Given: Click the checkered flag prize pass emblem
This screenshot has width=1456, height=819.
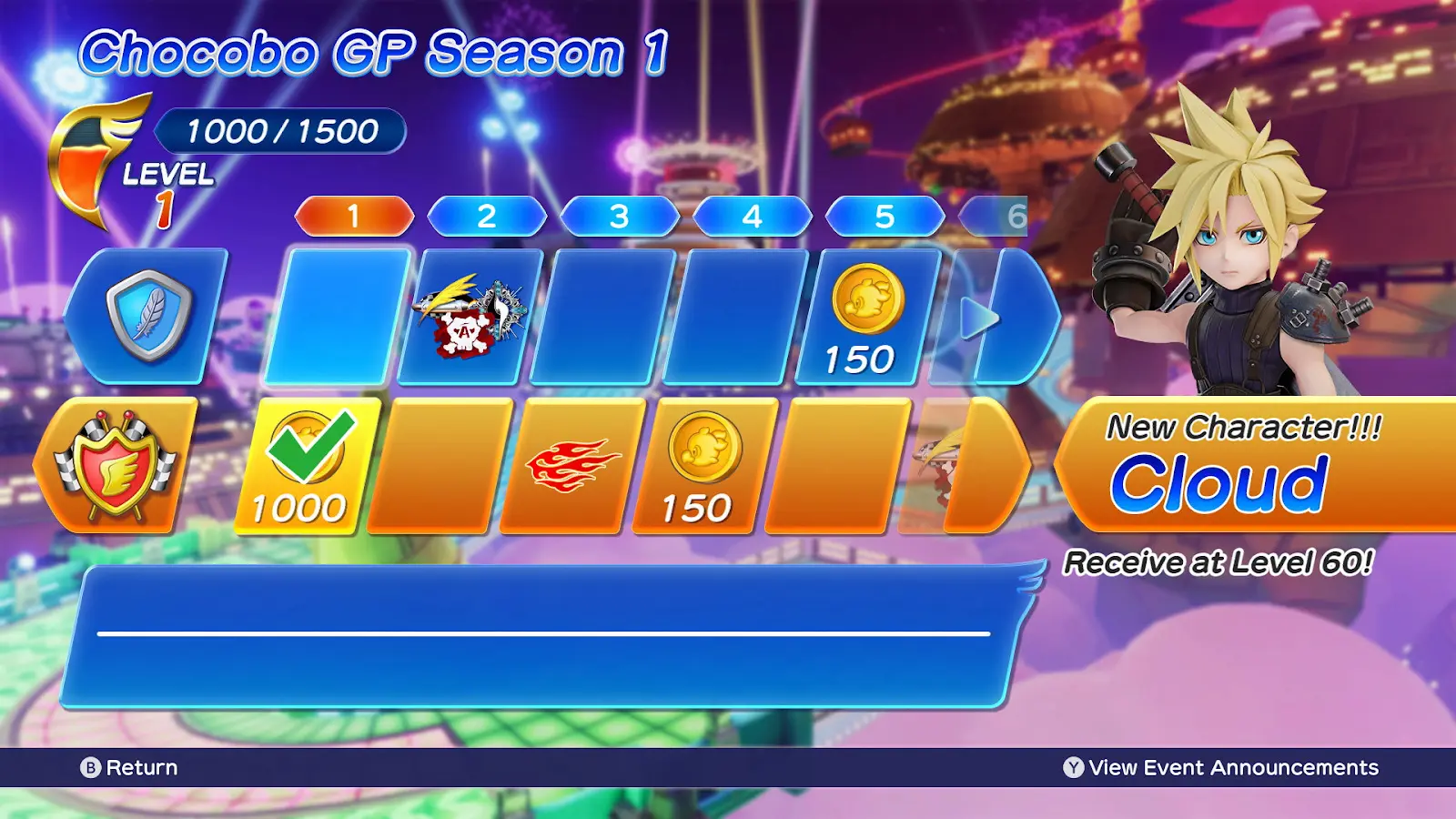Looking at the screenshot, I should pos(116,466).
